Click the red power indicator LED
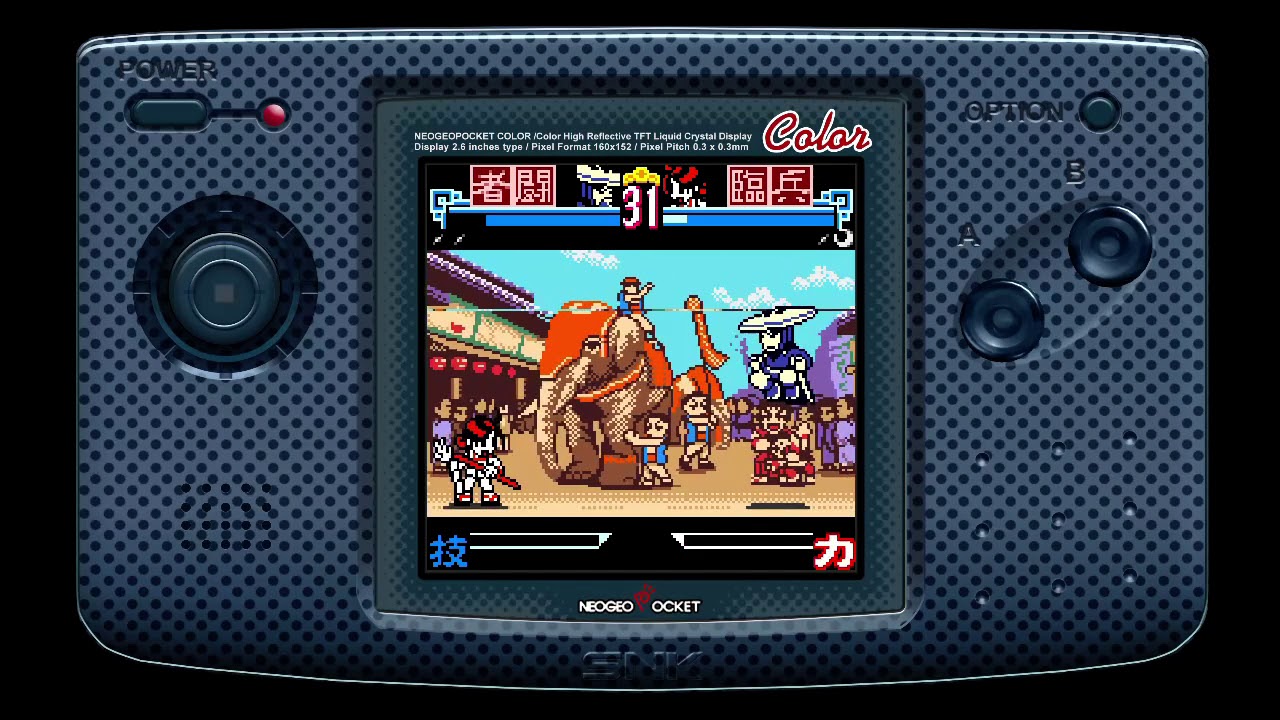 tap(273, 116)
